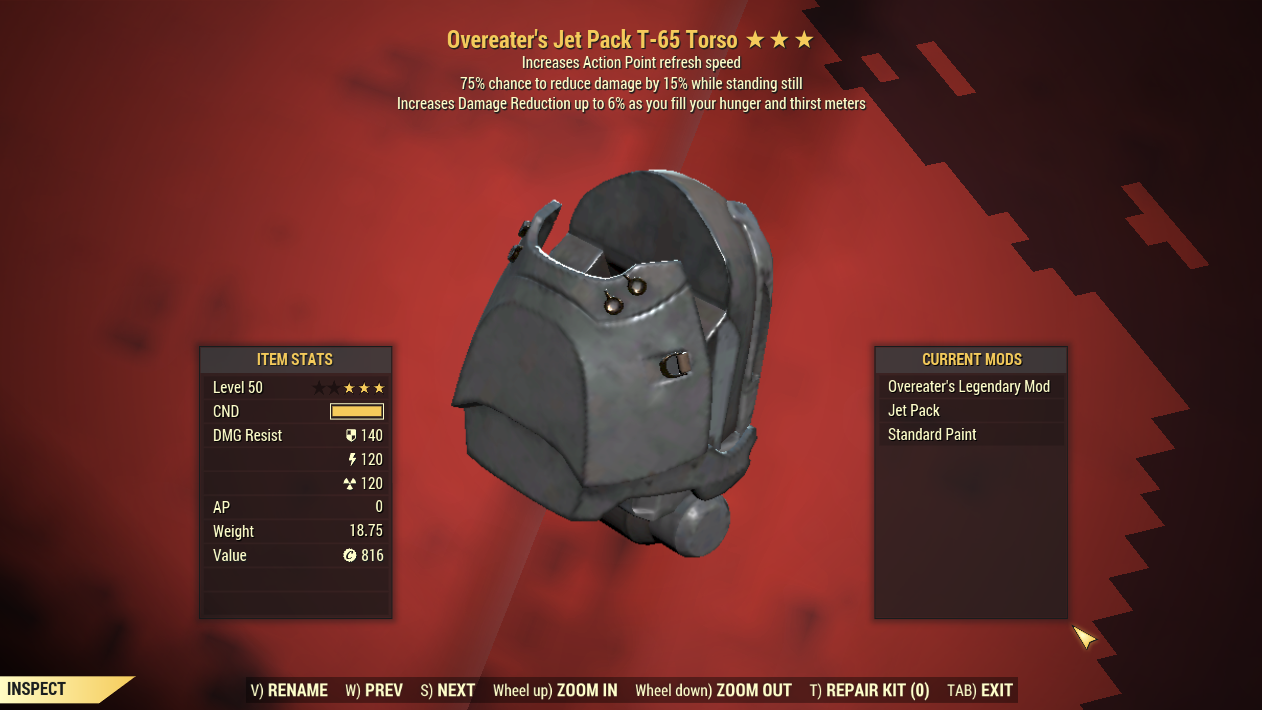This screenshot has height=710, width=1262.
Task: Show the next item with NEXT
Action: pos(448,690)
